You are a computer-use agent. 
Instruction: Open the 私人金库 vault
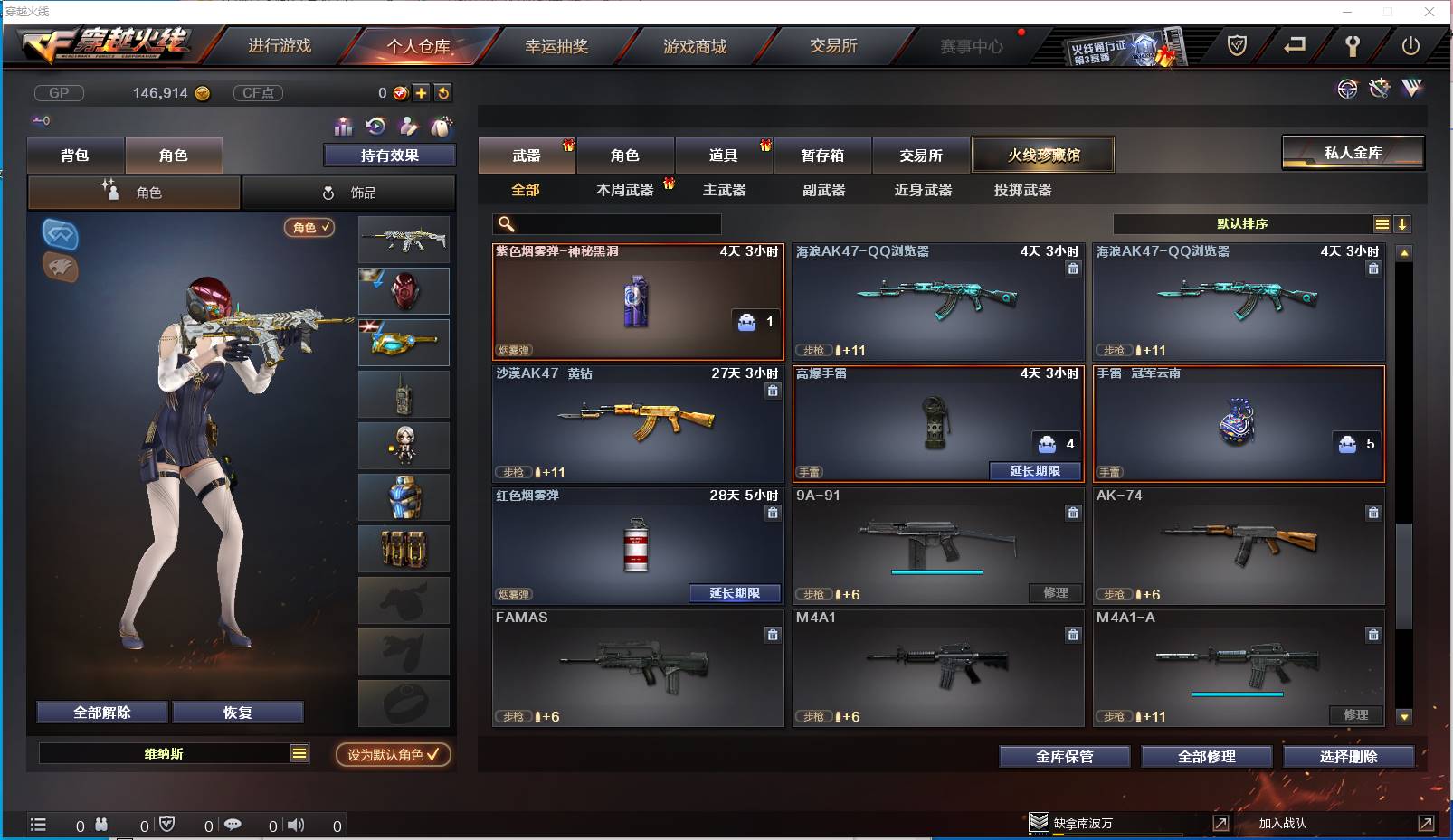click(1353, 153)
